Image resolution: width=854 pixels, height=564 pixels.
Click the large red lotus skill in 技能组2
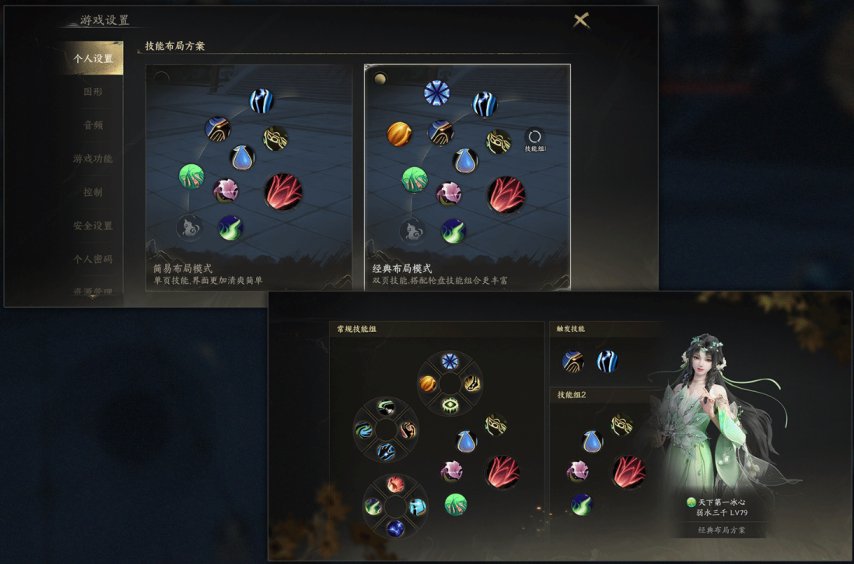pos(628,471)
